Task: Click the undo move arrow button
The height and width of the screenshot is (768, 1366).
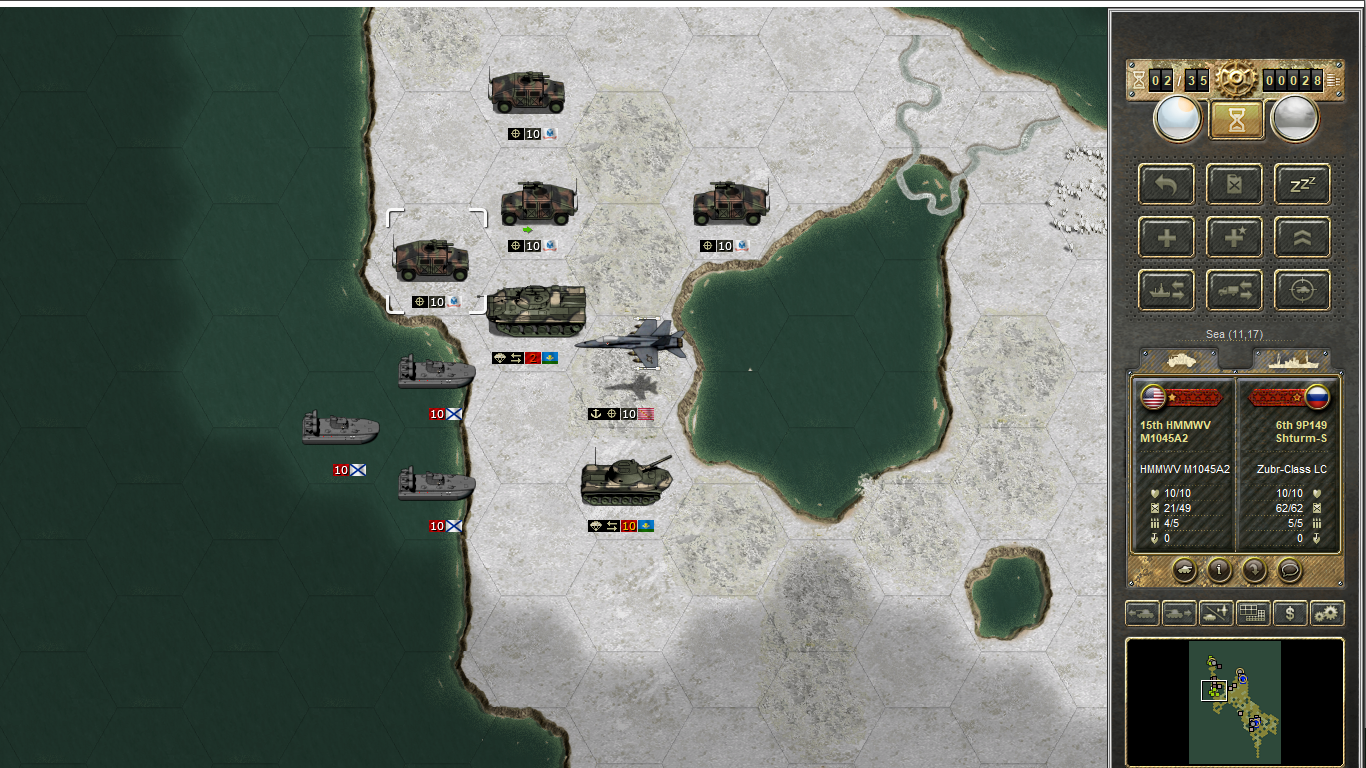Action: (x=1166, y=184)
